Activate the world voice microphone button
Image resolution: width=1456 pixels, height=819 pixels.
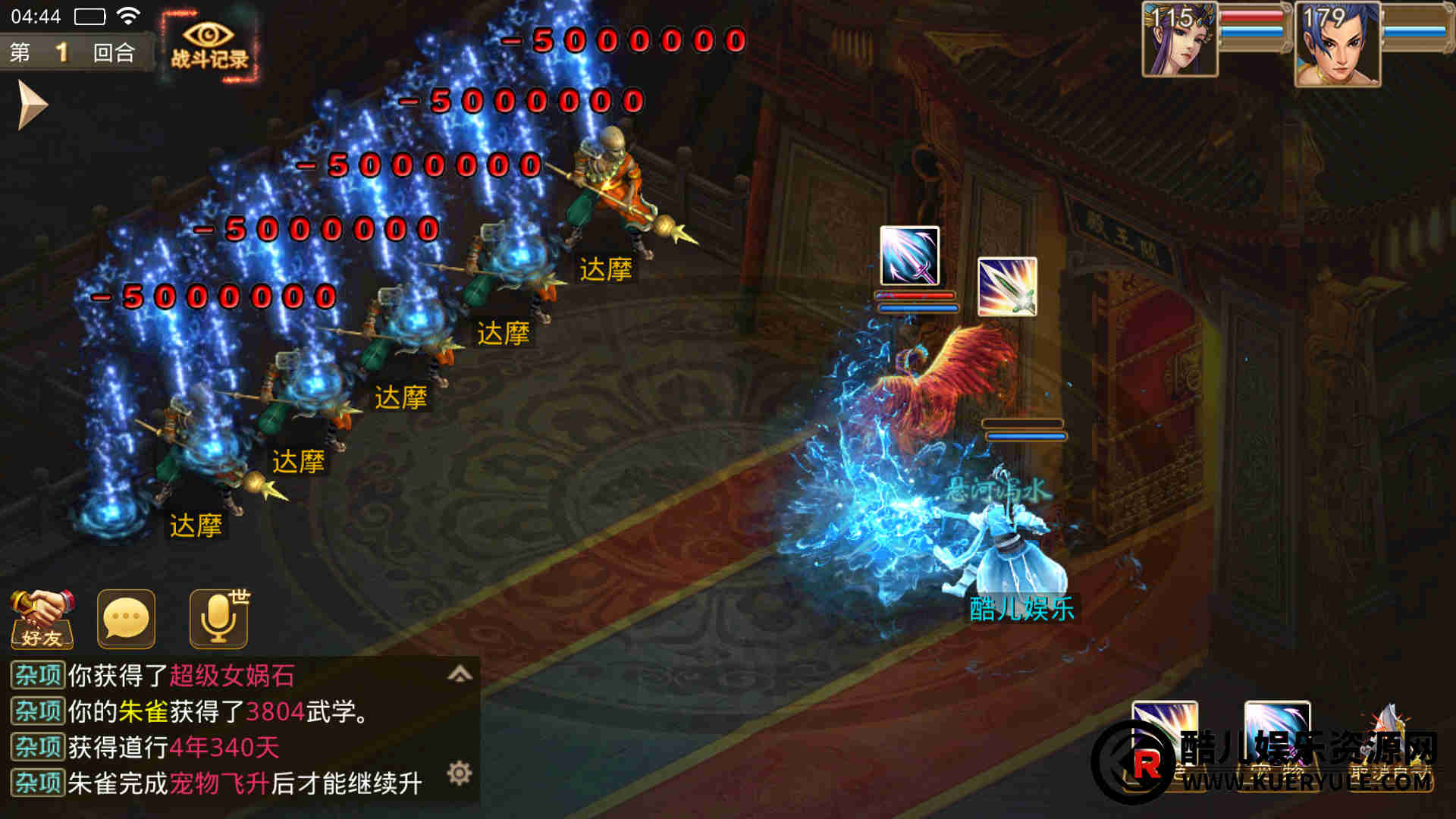click(x=218, y=620)
